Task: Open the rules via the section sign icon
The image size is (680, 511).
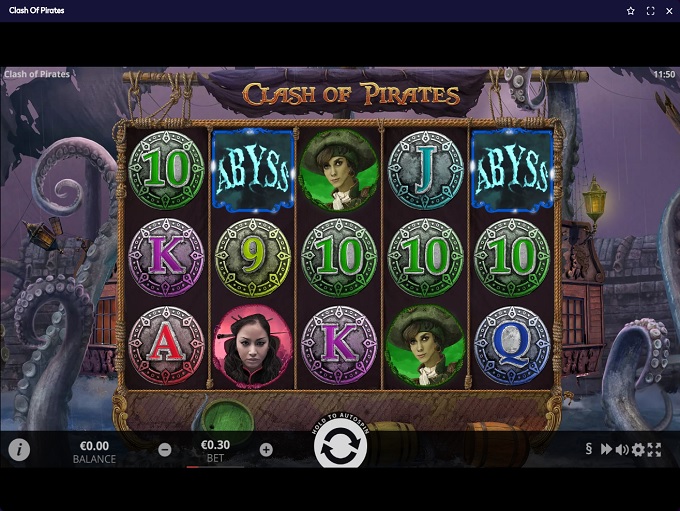Action: tap(589, 450)
